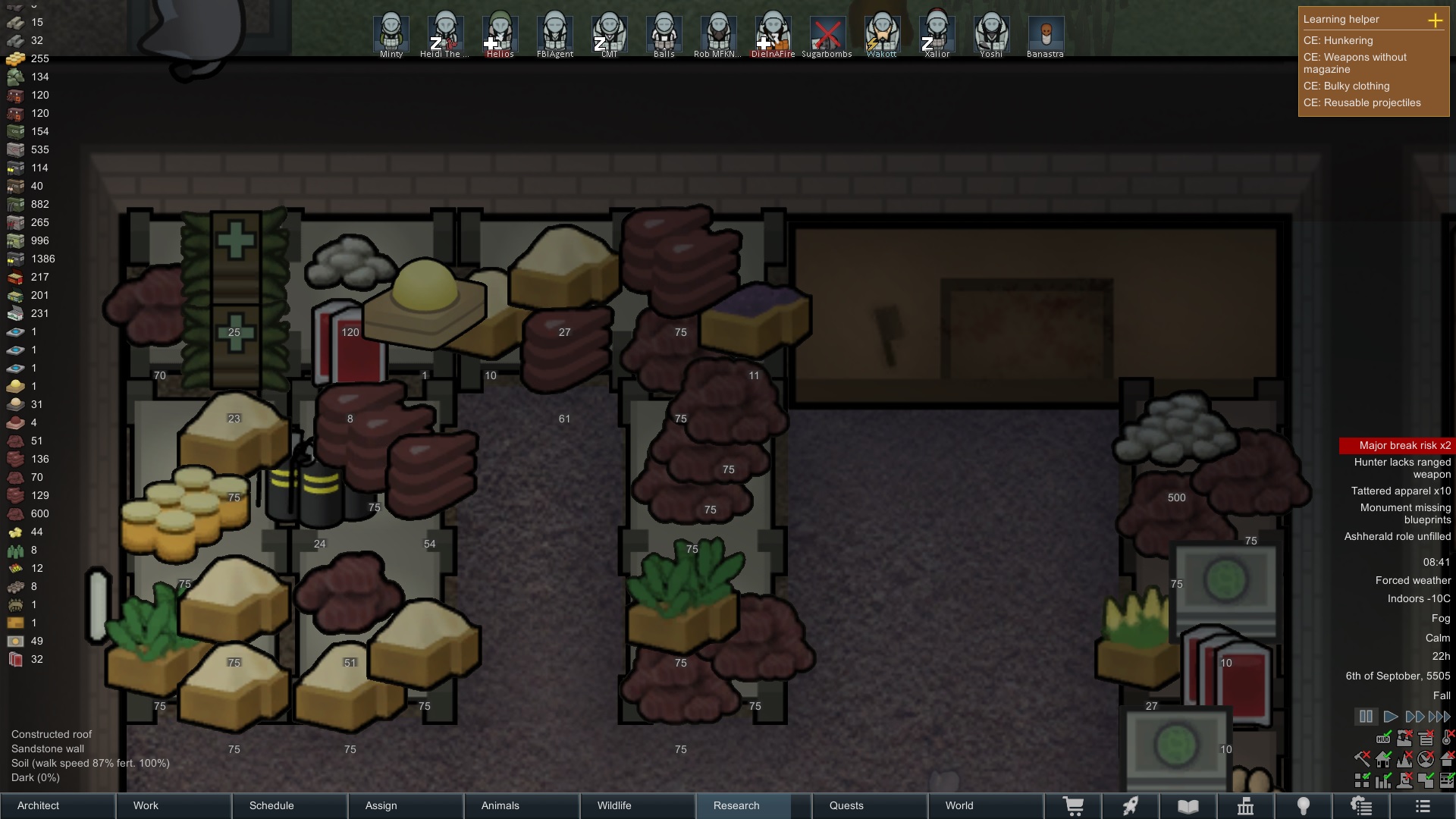Select colonist Minty portrait
This screenshot has height=819, width=1456.
pyautogui.click(x=391, y=34)
